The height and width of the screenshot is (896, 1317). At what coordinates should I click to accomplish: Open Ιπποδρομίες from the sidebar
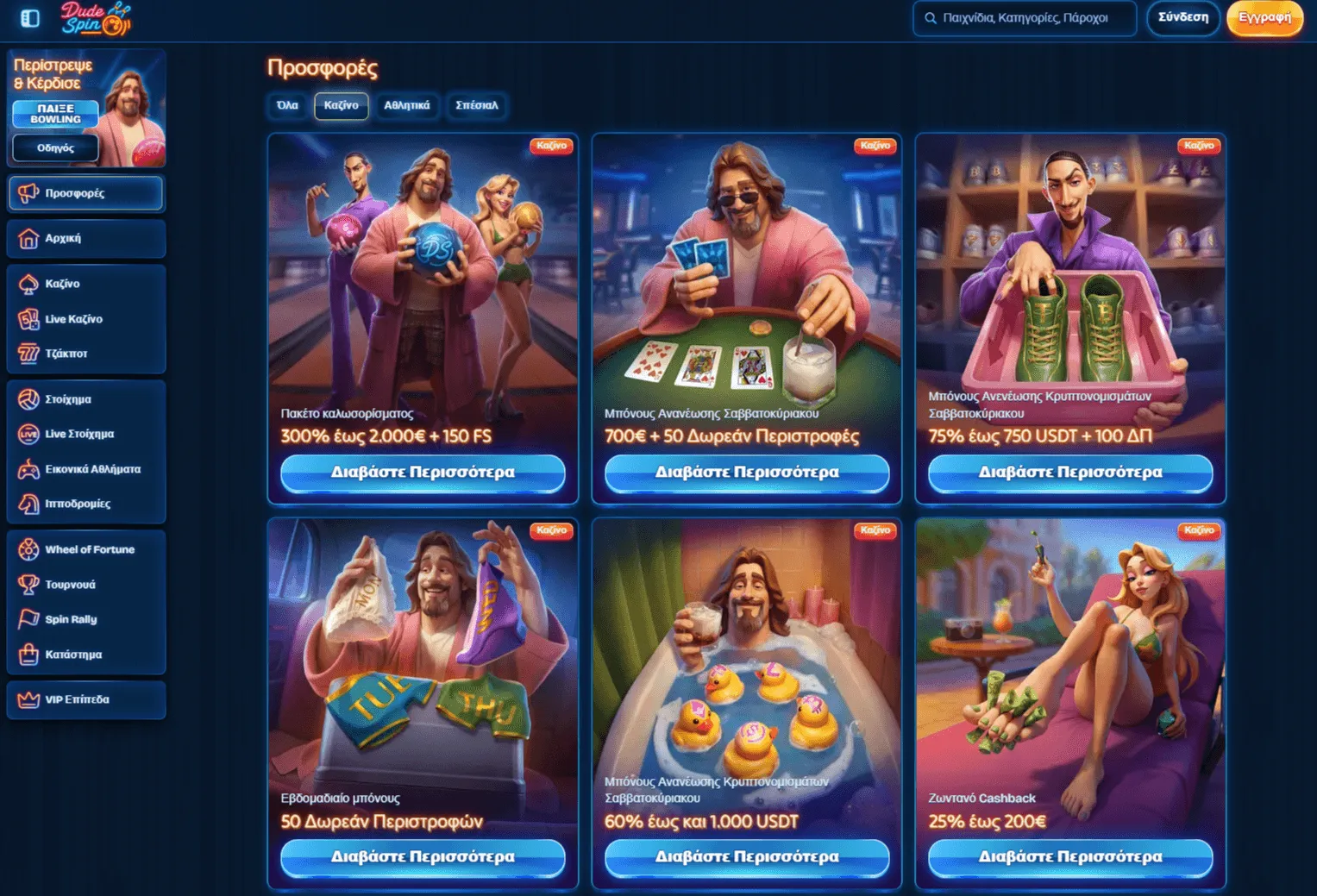point(85,504)
